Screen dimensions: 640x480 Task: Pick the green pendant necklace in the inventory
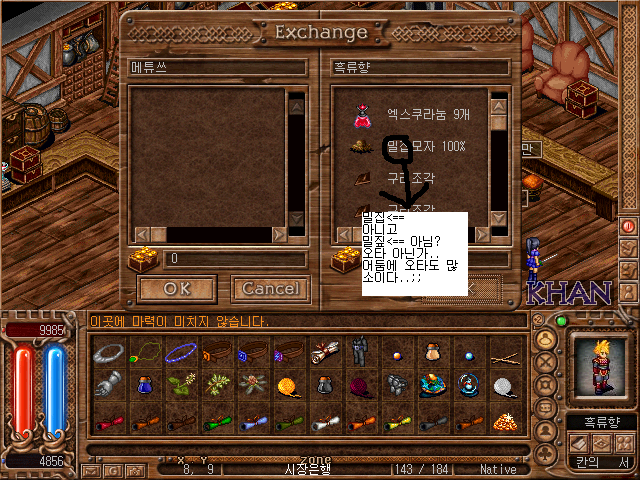click(147, 353)
